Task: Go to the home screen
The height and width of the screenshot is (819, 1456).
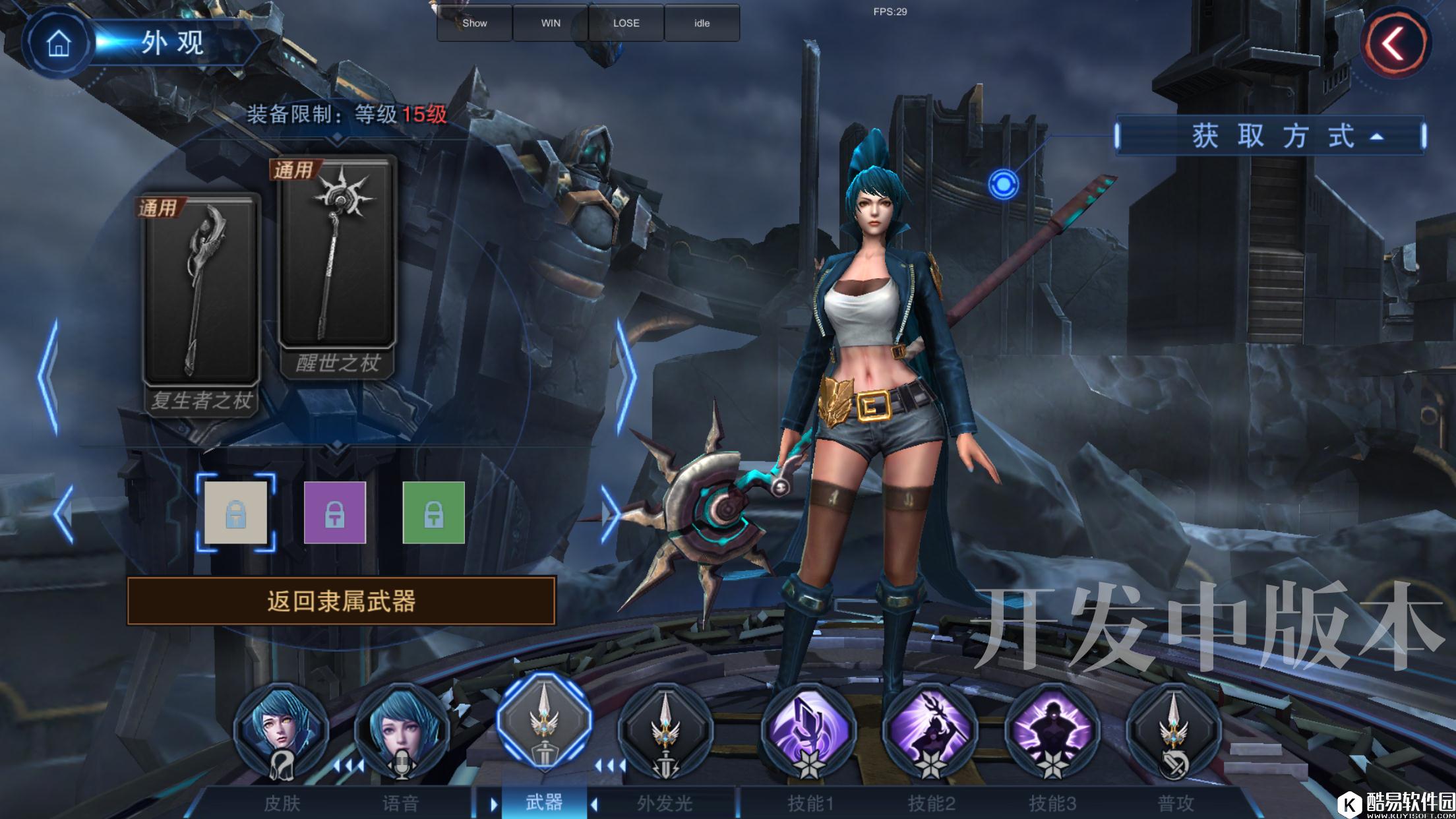Action: click(58, 44)
